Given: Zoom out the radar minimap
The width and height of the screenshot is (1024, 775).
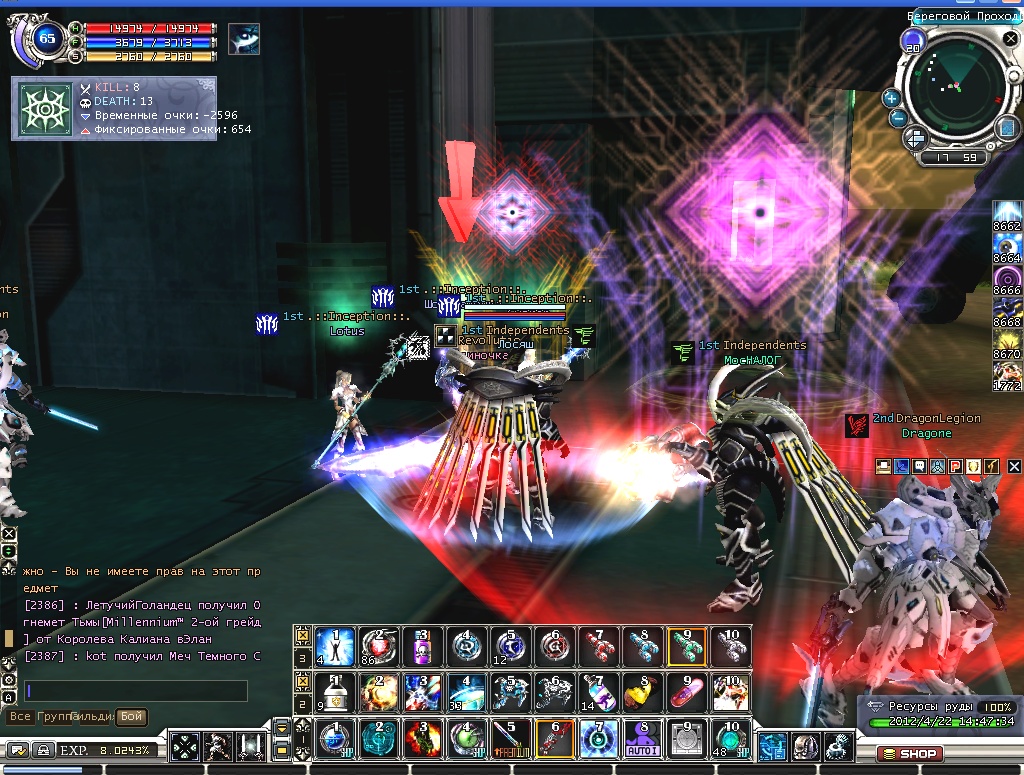Looking at the screenshot, I should click(x=898, y=118).
